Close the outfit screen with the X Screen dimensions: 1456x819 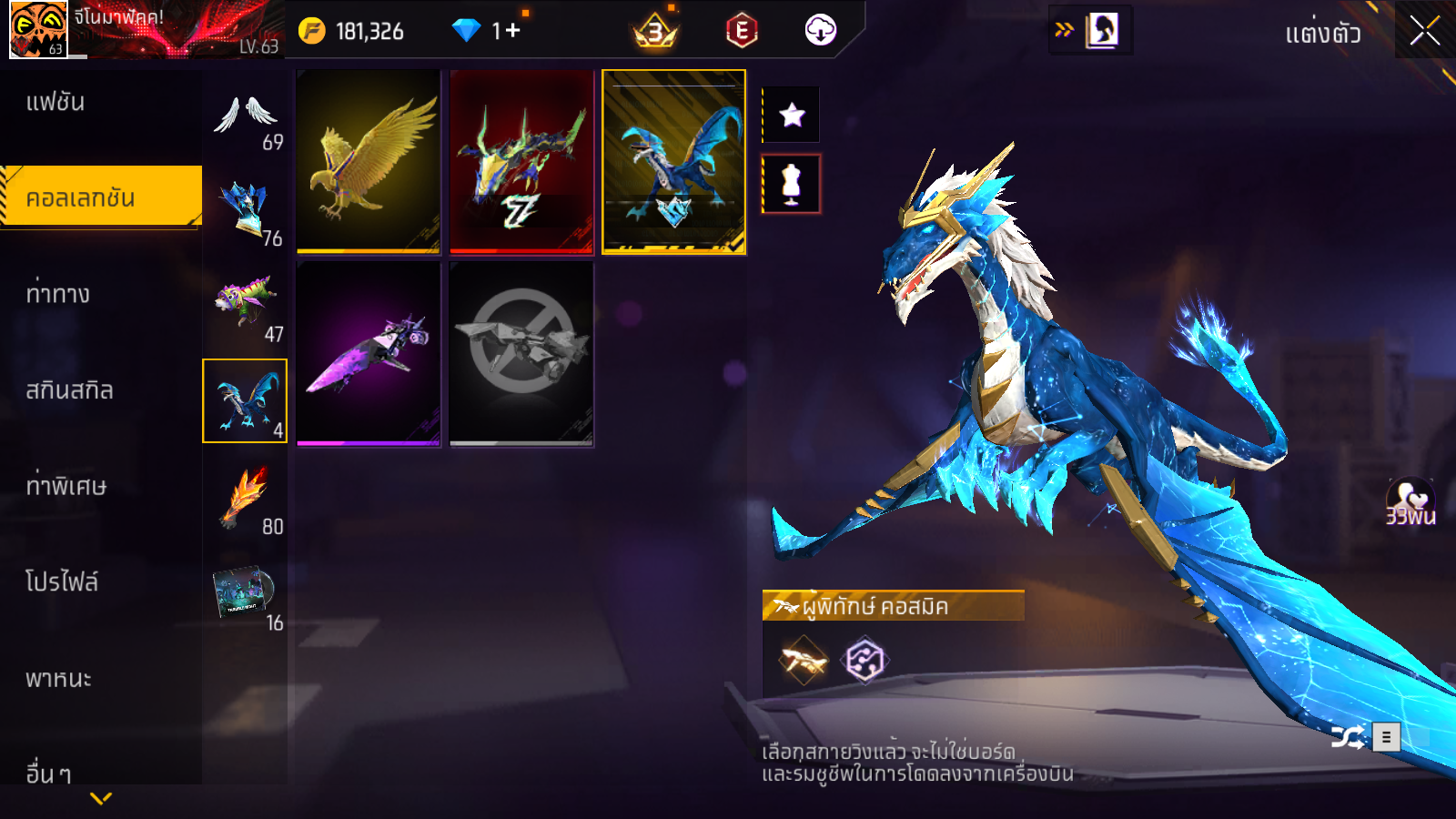coord(1424,31)
